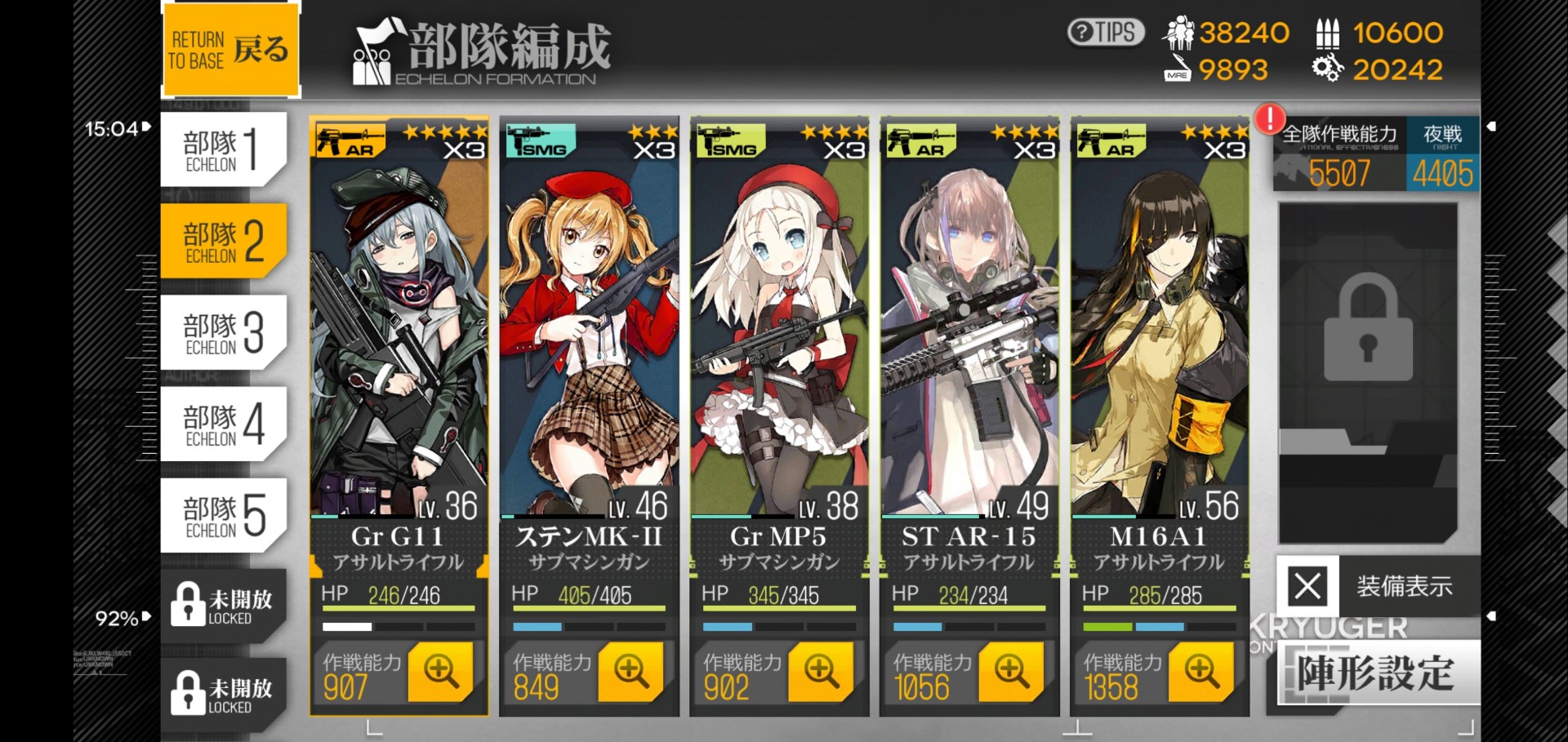Viewport: 1568px width, 742px height.
Task: Inspect Gr G11 combat power details
Action: 440,672
